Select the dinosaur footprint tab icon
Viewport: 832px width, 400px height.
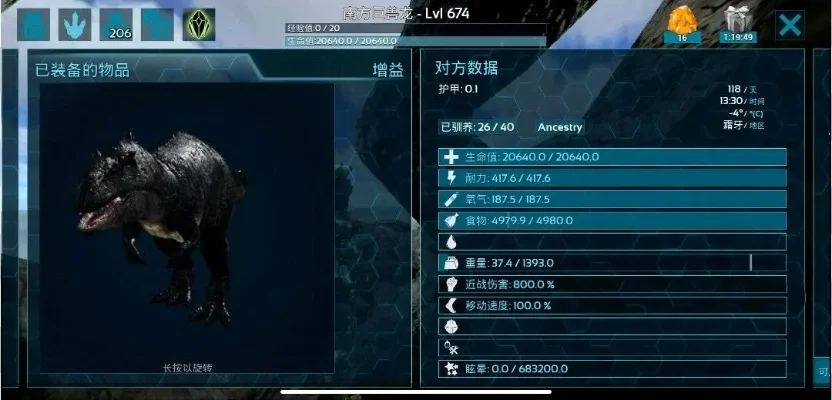[x=75, y=24]
